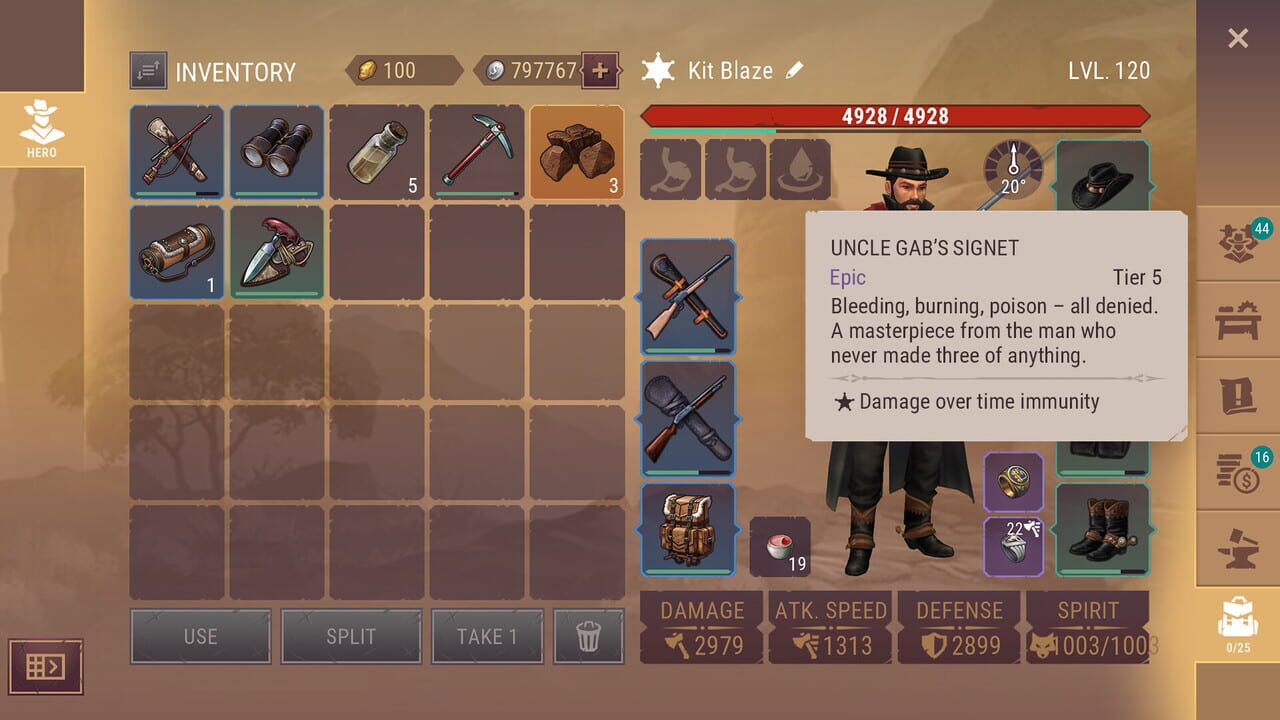Click the trash can to discard item
This screenshot has height=720, width=1280.
coord(589,636)
